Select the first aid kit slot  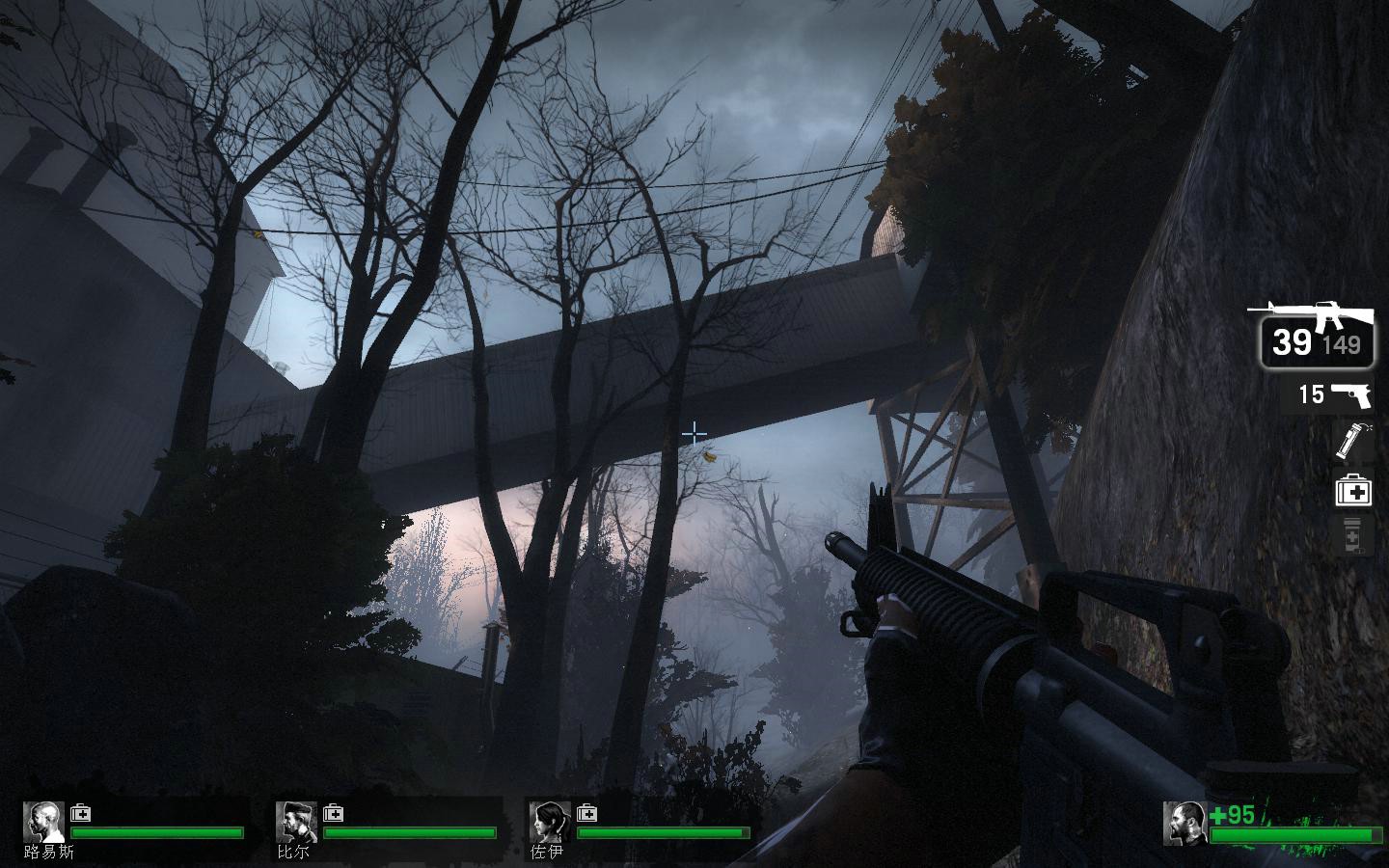[x=1352, y=491]
